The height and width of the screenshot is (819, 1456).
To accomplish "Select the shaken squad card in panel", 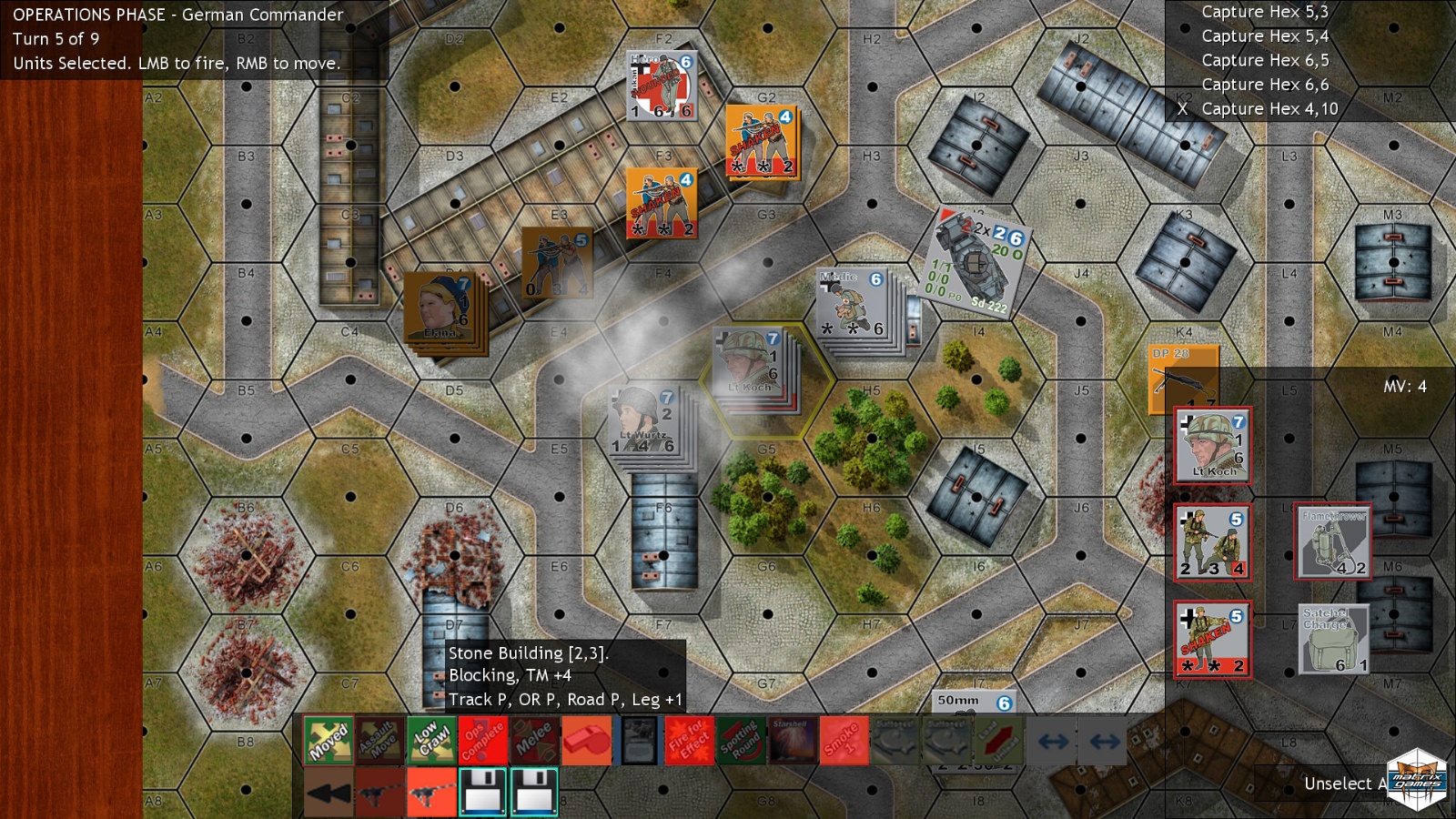I will tap(1212, 640).
